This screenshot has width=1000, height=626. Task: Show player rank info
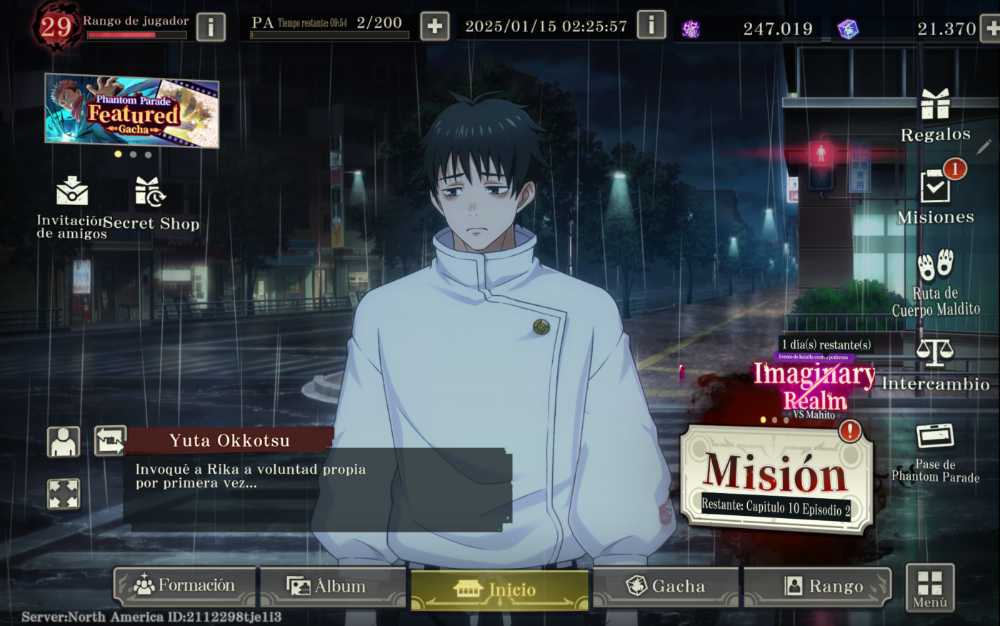pyautogui.click(x=210, y=26)
